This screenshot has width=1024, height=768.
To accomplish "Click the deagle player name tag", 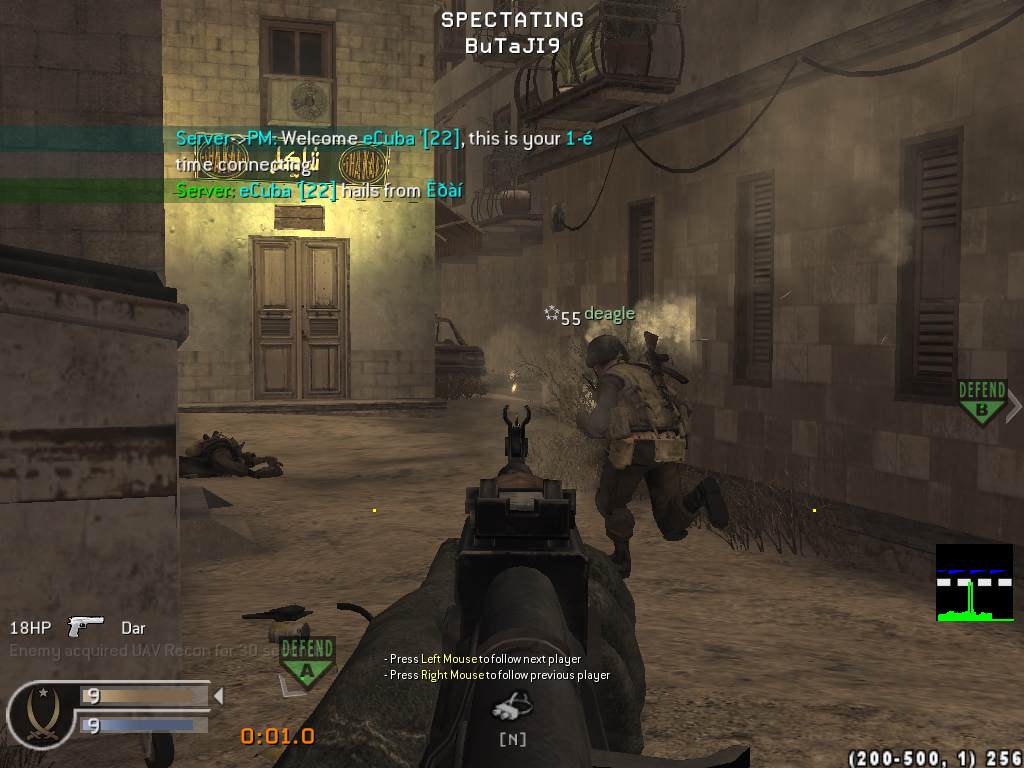I will 609,315.
